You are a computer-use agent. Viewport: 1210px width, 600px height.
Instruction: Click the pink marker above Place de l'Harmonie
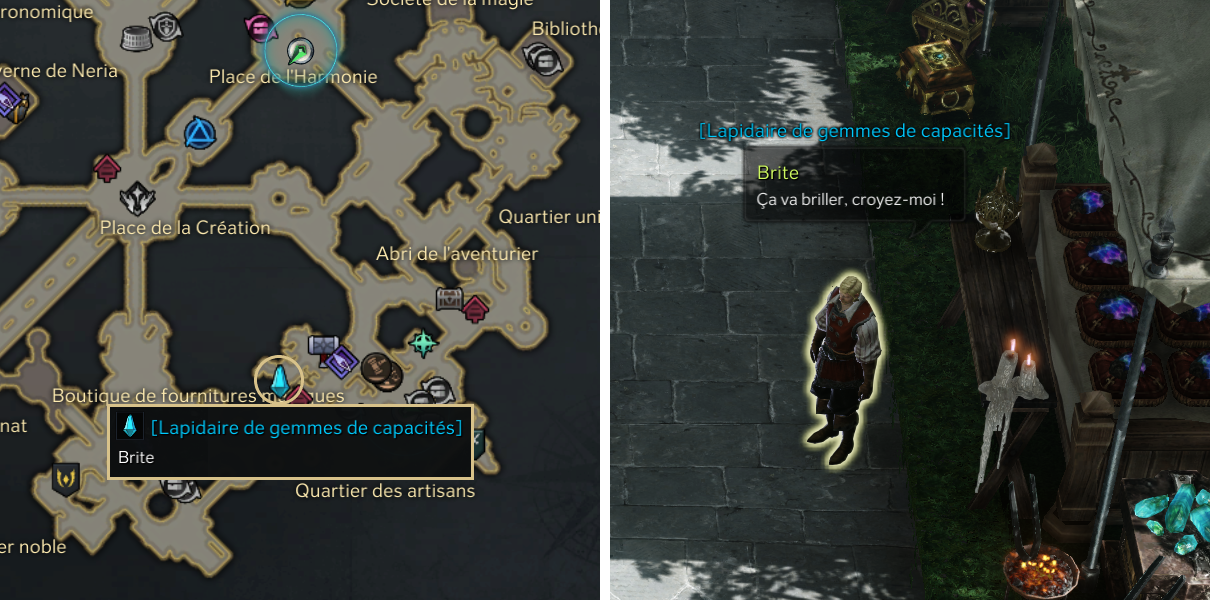tap(259, 27)
